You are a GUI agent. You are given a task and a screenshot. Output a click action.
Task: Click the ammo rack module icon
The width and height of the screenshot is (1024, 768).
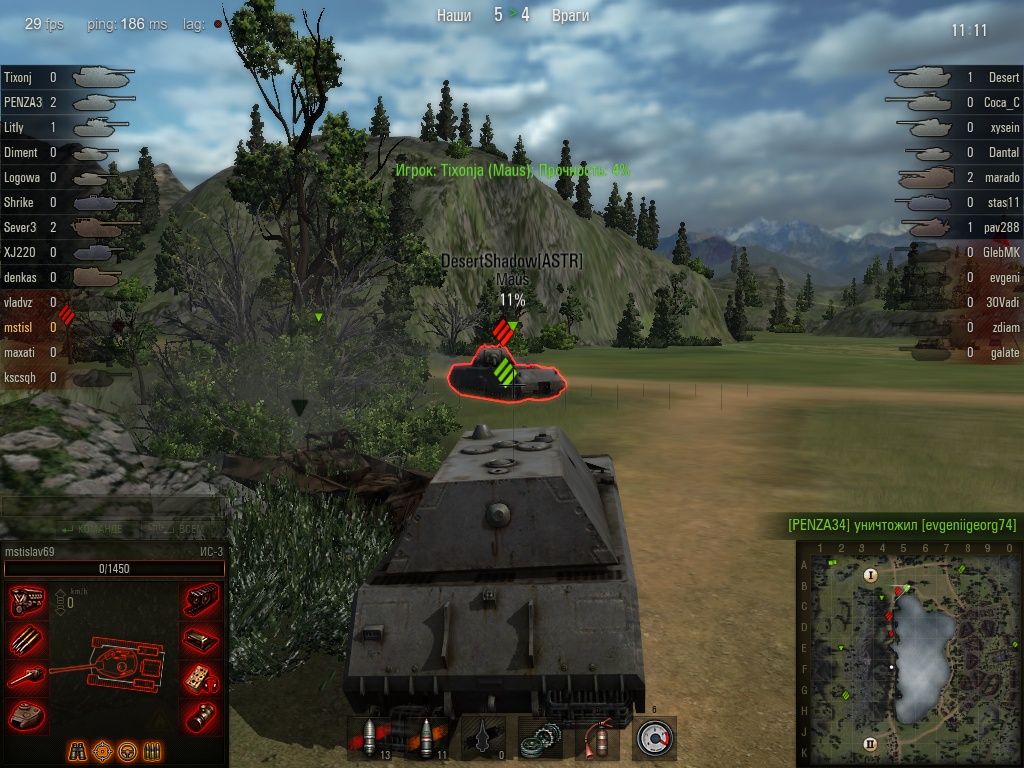pyautogui.click(x=26, y=639)
